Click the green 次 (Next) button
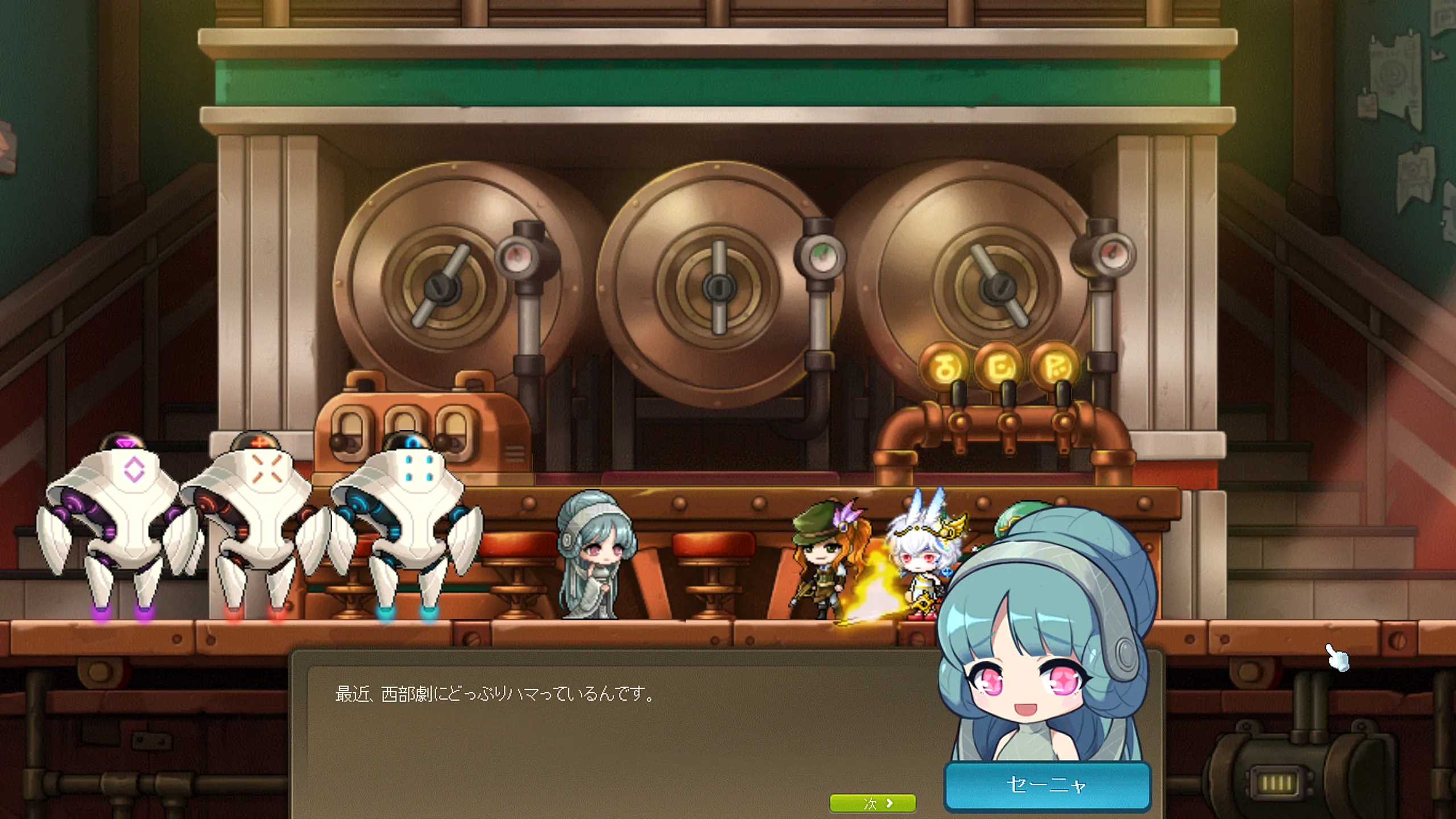The height and width of the screenshot is (819, 1456). point(872,803)
